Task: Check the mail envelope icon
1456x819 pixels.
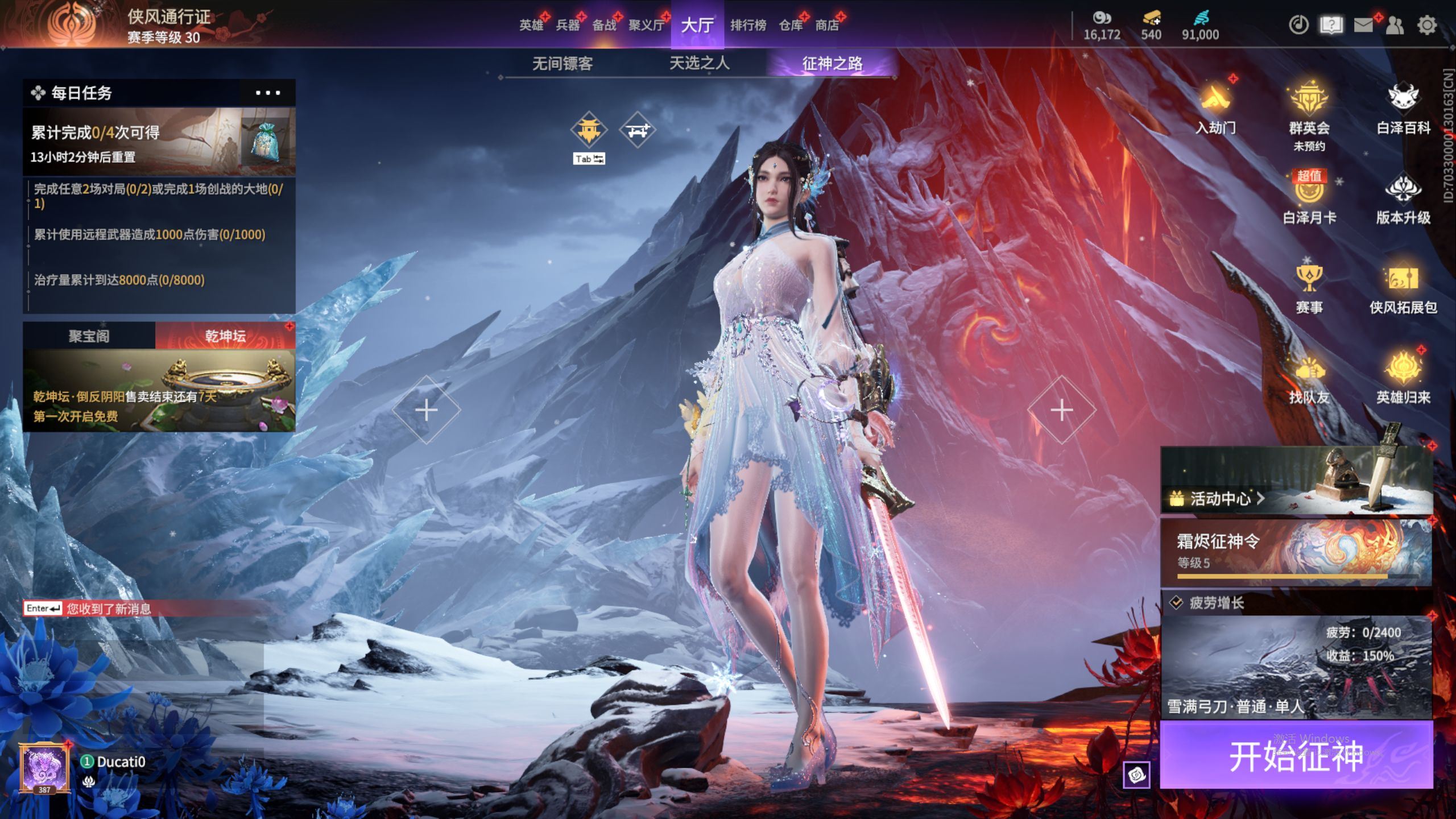Action: coord(1363,25)
